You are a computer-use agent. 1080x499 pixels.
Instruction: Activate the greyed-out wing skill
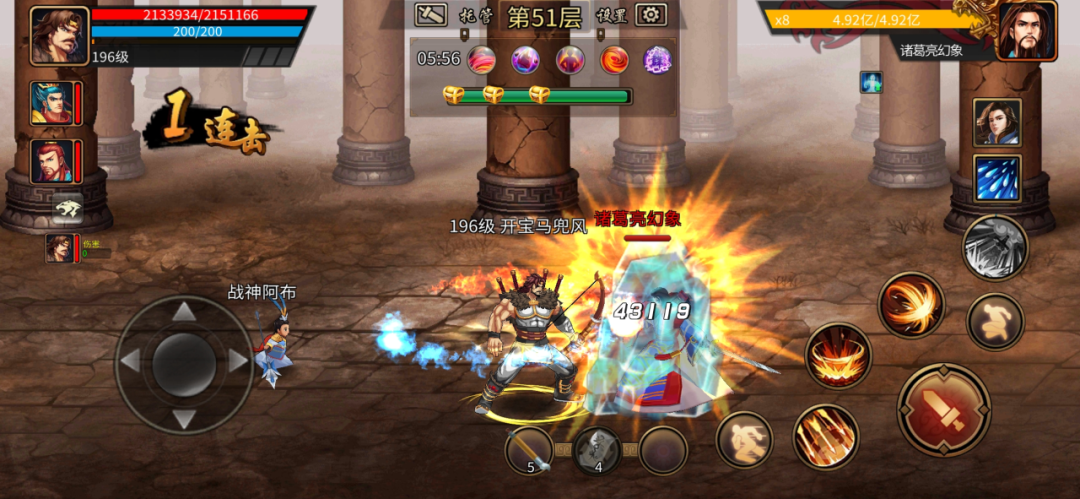(x=994, y=248)
